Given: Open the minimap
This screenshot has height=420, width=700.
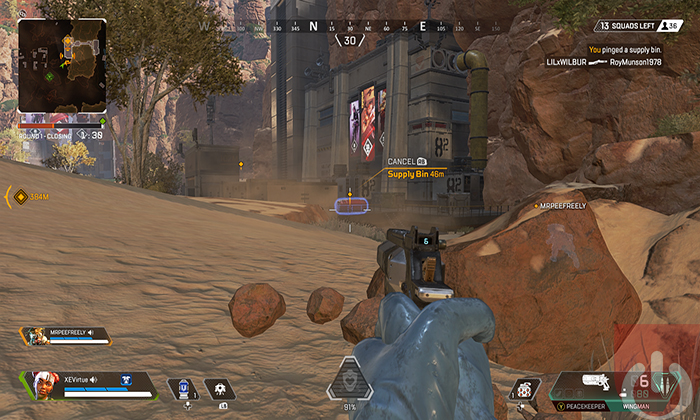Looking at the screenshot, I should 62,66.
